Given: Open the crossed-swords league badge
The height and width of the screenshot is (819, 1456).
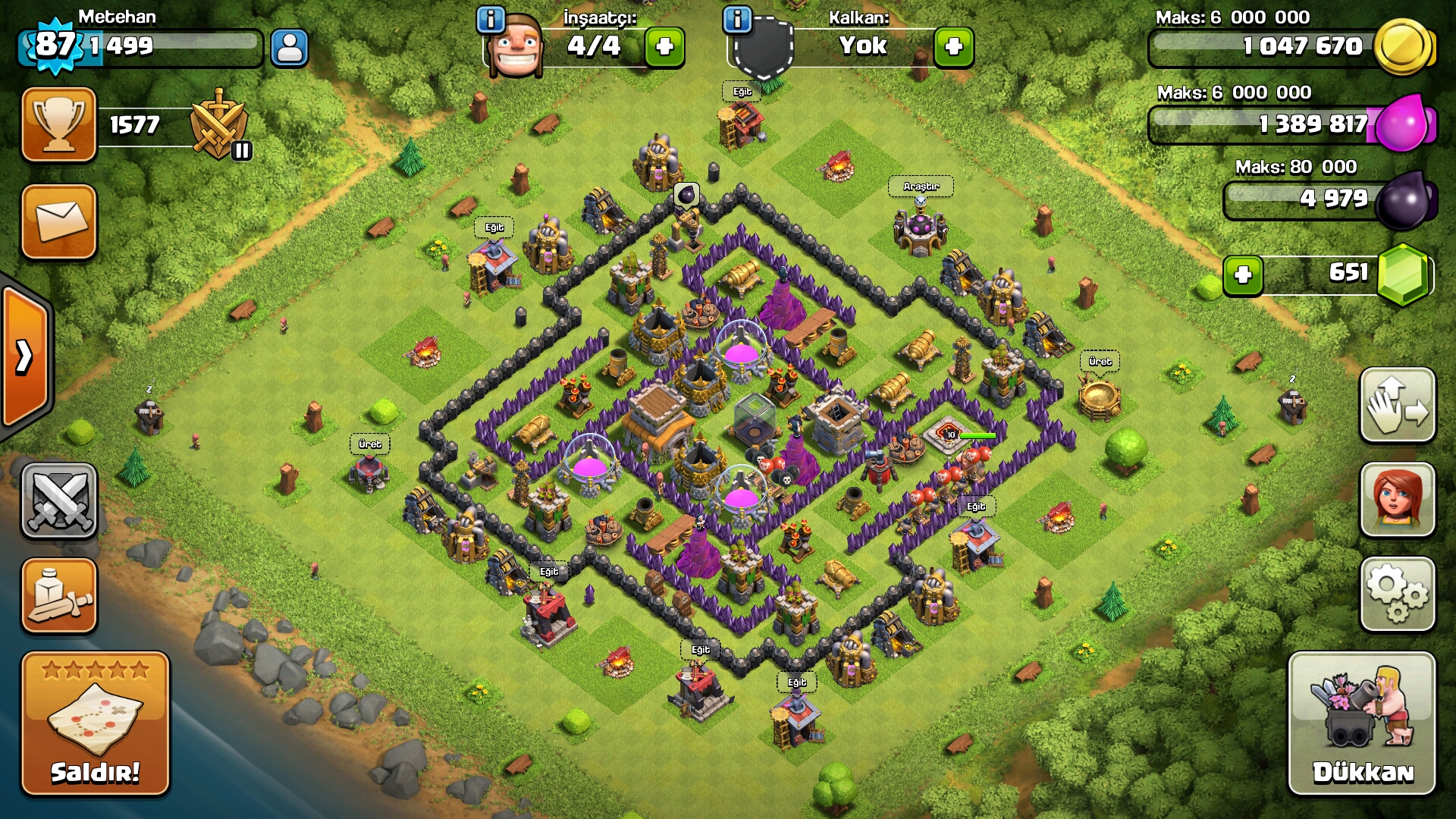Looking at the screenshot, I should 219,125.
